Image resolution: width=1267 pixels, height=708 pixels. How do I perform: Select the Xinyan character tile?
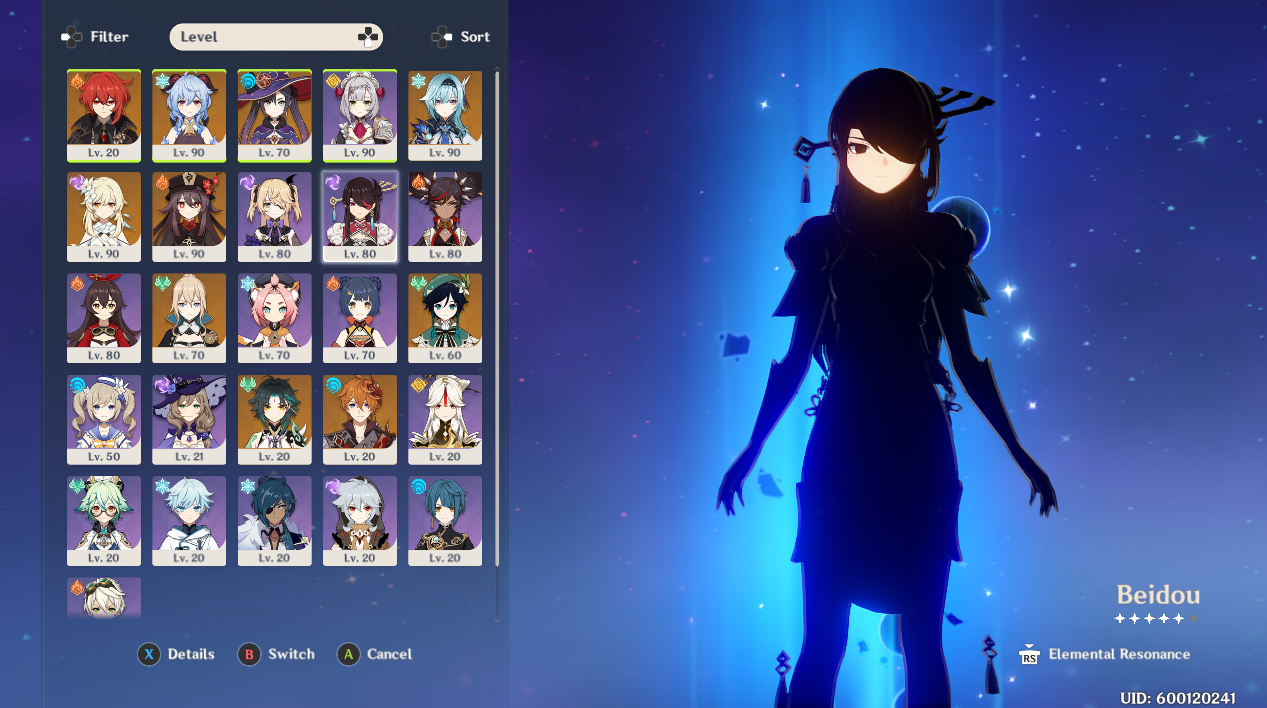pos(445,217)
